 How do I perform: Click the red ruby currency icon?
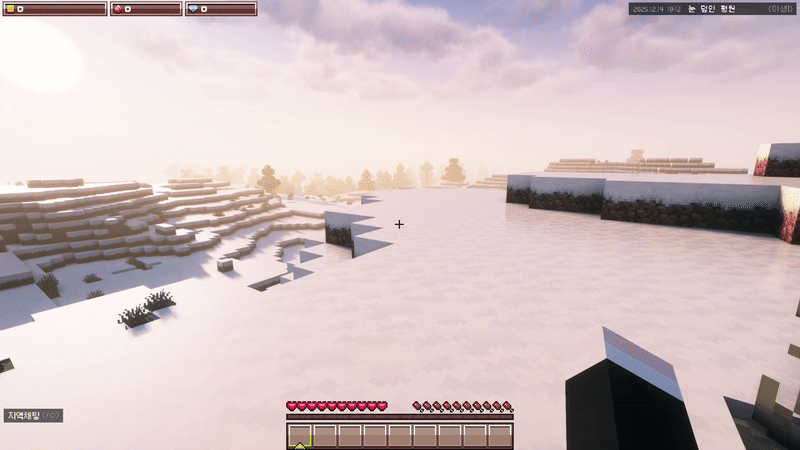click(120, 9)
